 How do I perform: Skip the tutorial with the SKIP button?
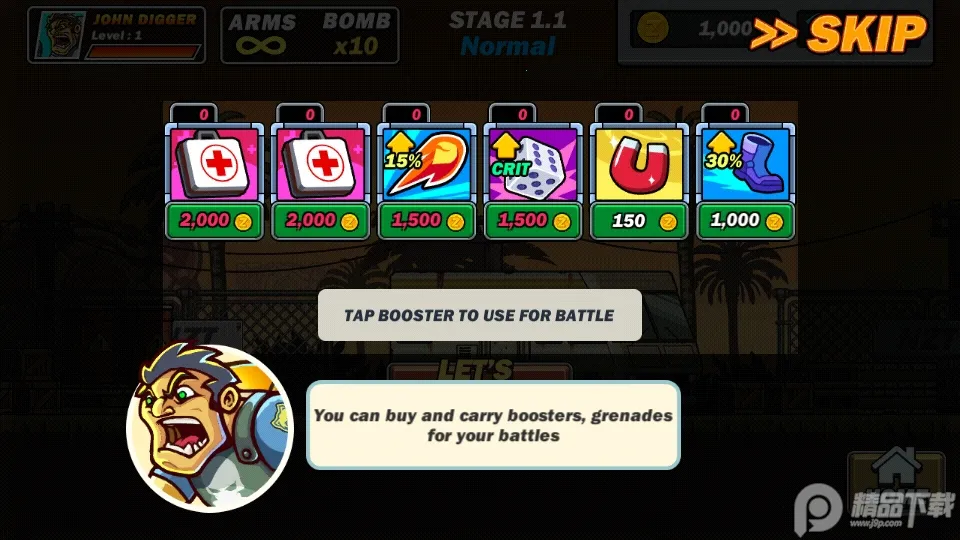point(838,34)
